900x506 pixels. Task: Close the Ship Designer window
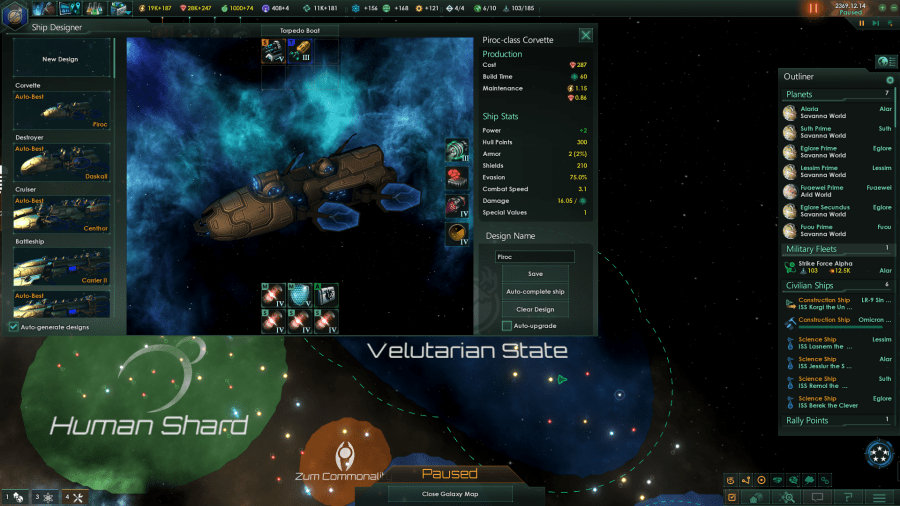[x=586, y=35]
